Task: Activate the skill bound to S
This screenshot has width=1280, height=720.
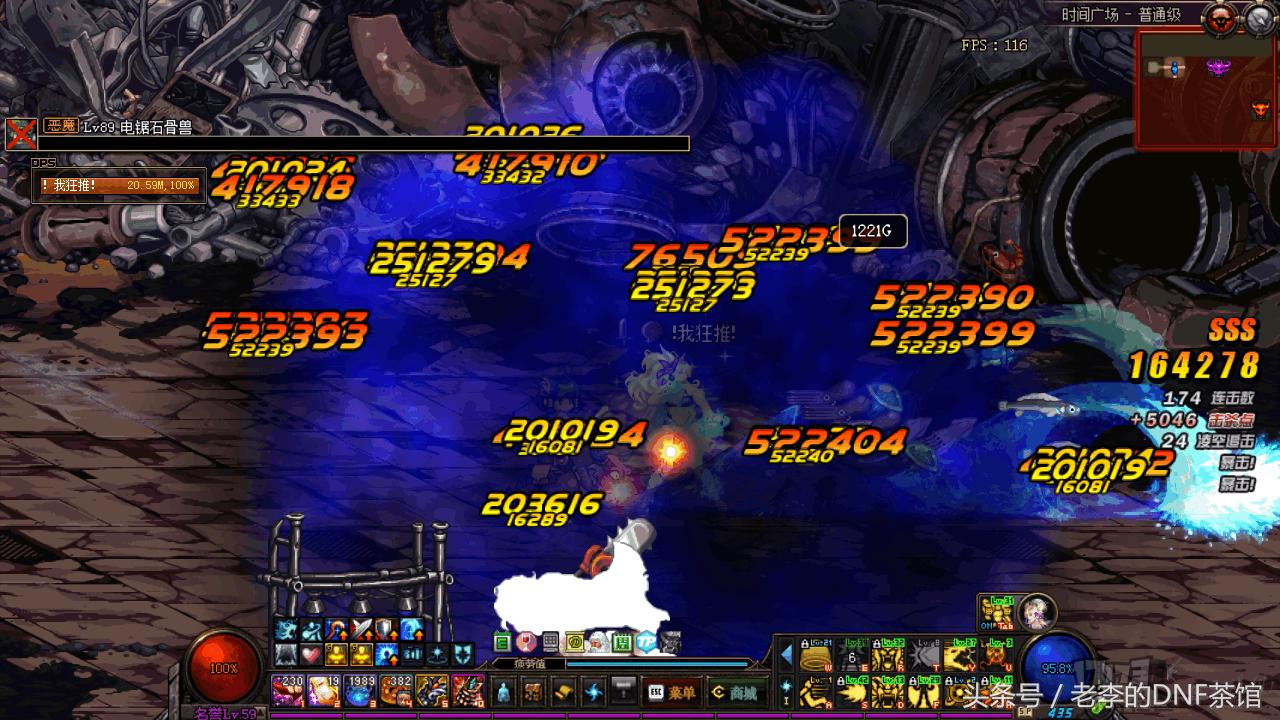Action: tap(853, 690)
